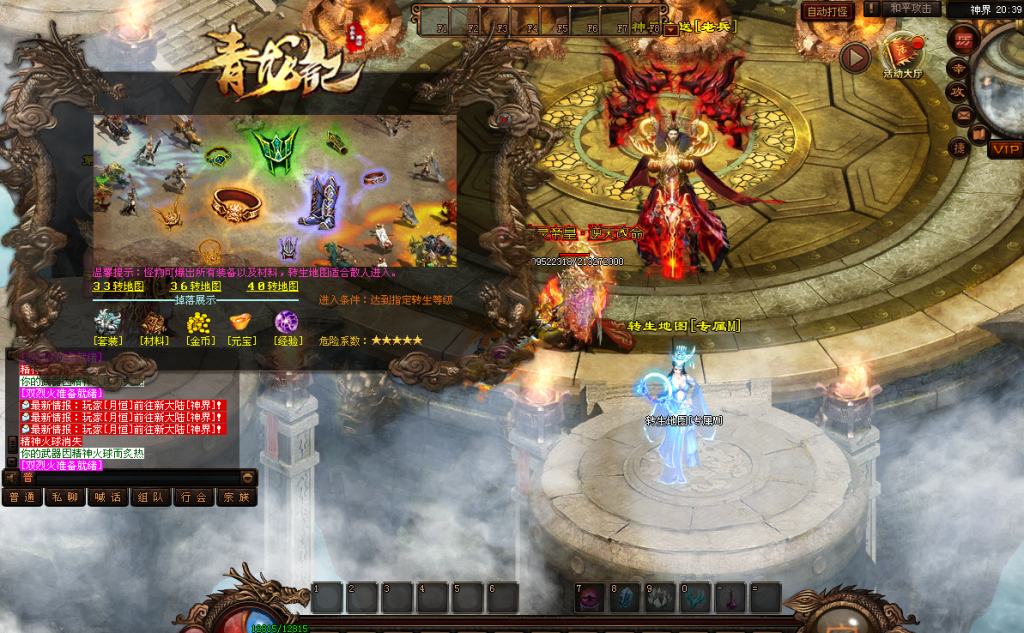This screenshot has width=1024, height=633.
Task: Switch chat to 私聊 private channel
Action: pyautogui.click(x=65, y=497)
